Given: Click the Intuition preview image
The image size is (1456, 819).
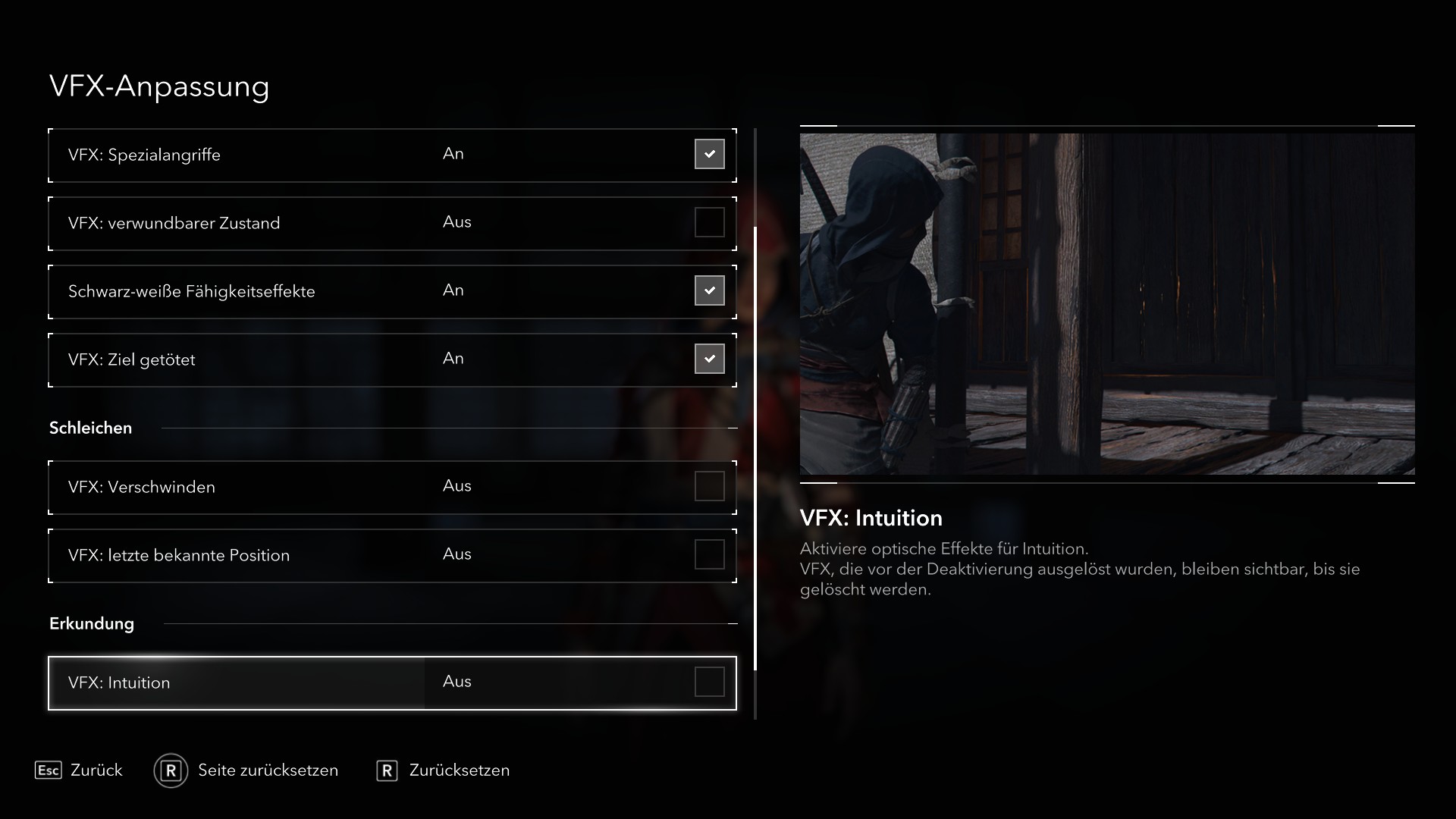Looking at the screenshot, I should pyautogui.click(x=1107, y=306).
